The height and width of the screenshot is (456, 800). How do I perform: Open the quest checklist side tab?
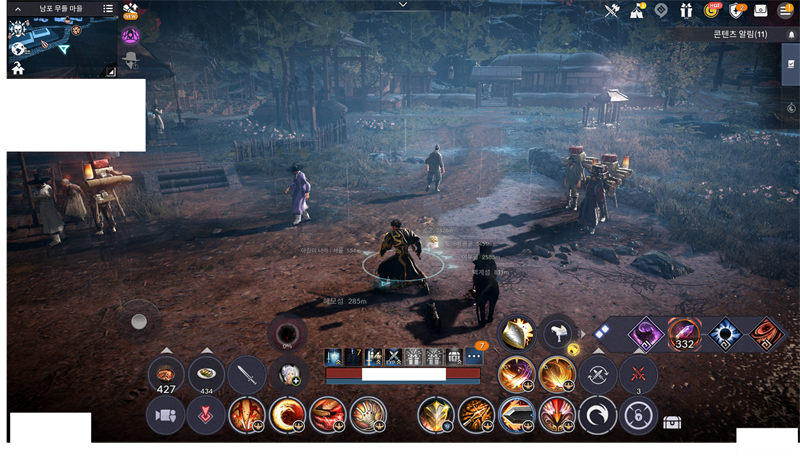(x=790, y=63)
